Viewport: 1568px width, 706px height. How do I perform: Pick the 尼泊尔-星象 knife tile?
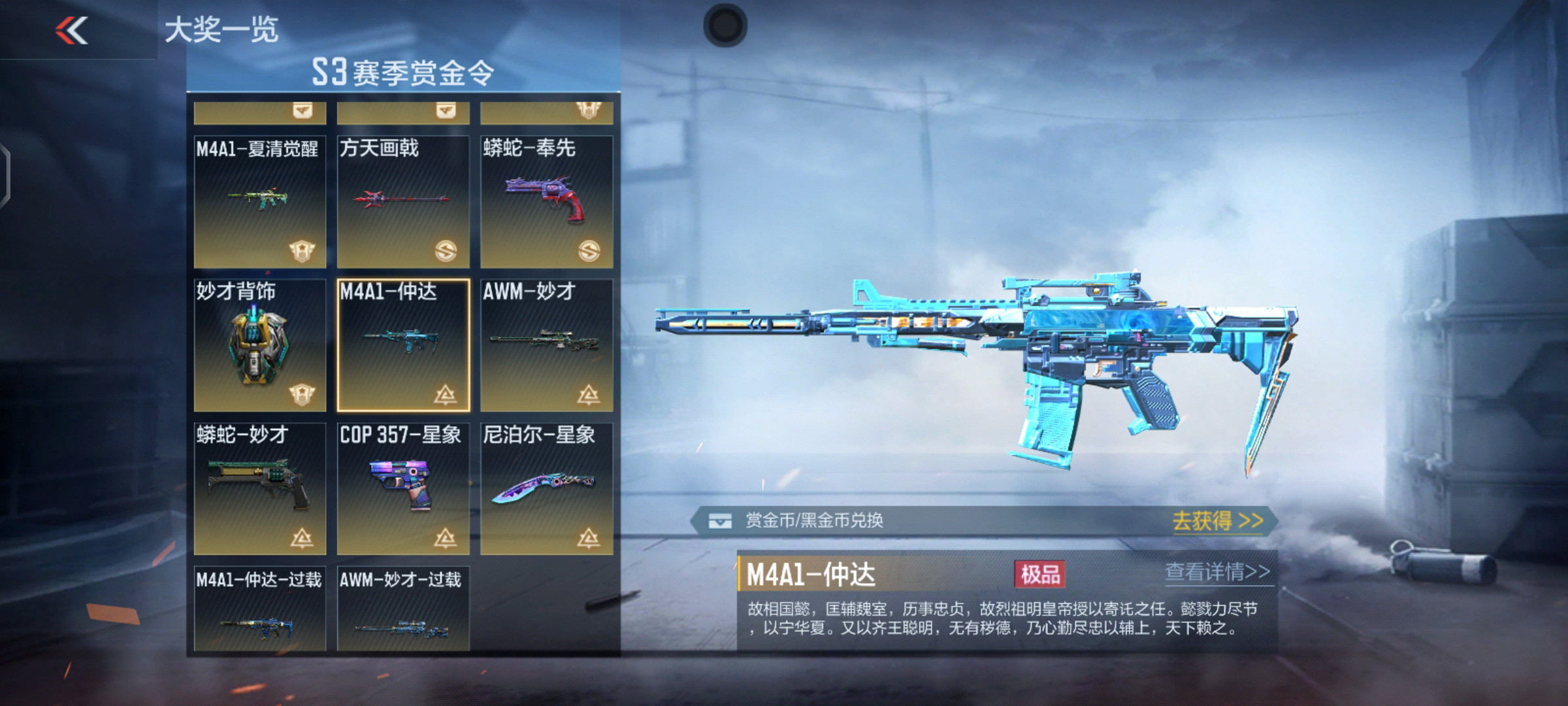[x=546, y=489]
